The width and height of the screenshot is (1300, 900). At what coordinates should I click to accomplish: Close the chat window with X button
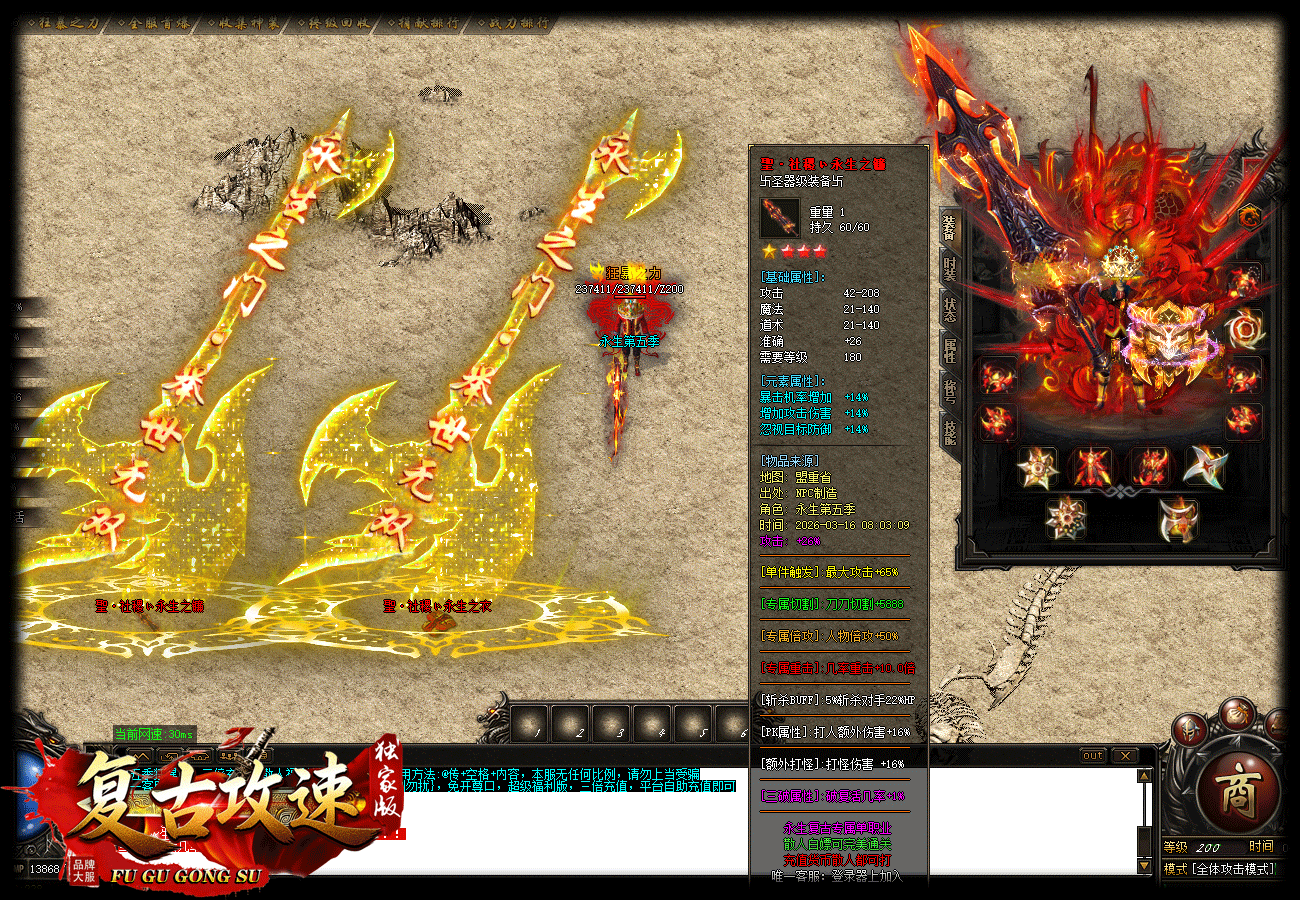pos(1125,756)
